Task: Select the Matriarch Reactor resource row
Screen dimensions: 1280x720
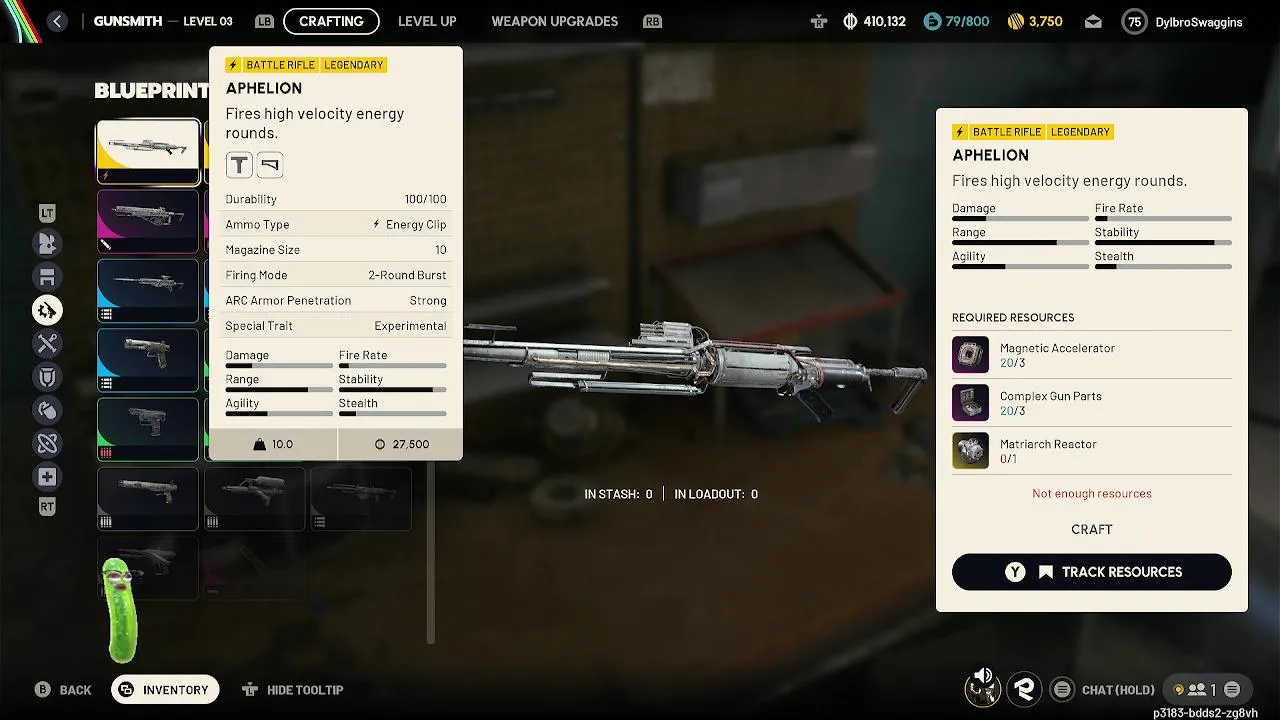Action: (1091, 451)
